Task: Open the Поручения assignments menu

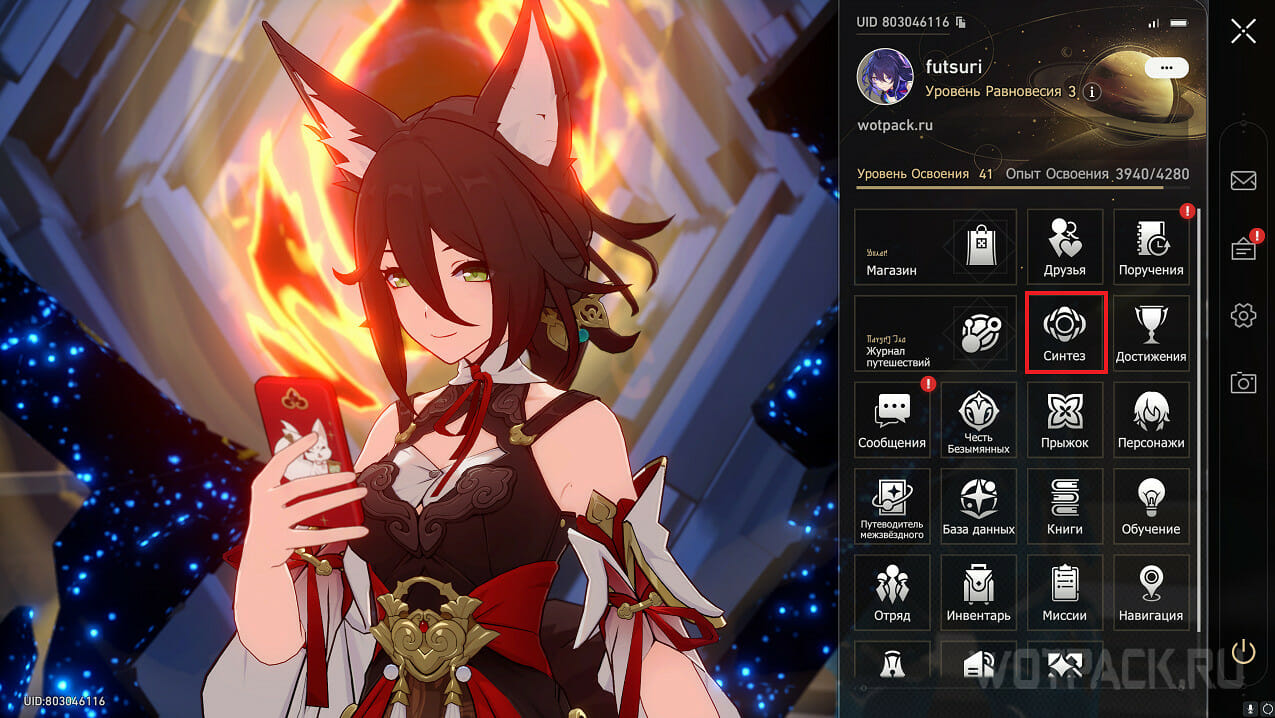Action: (1151, 246)
